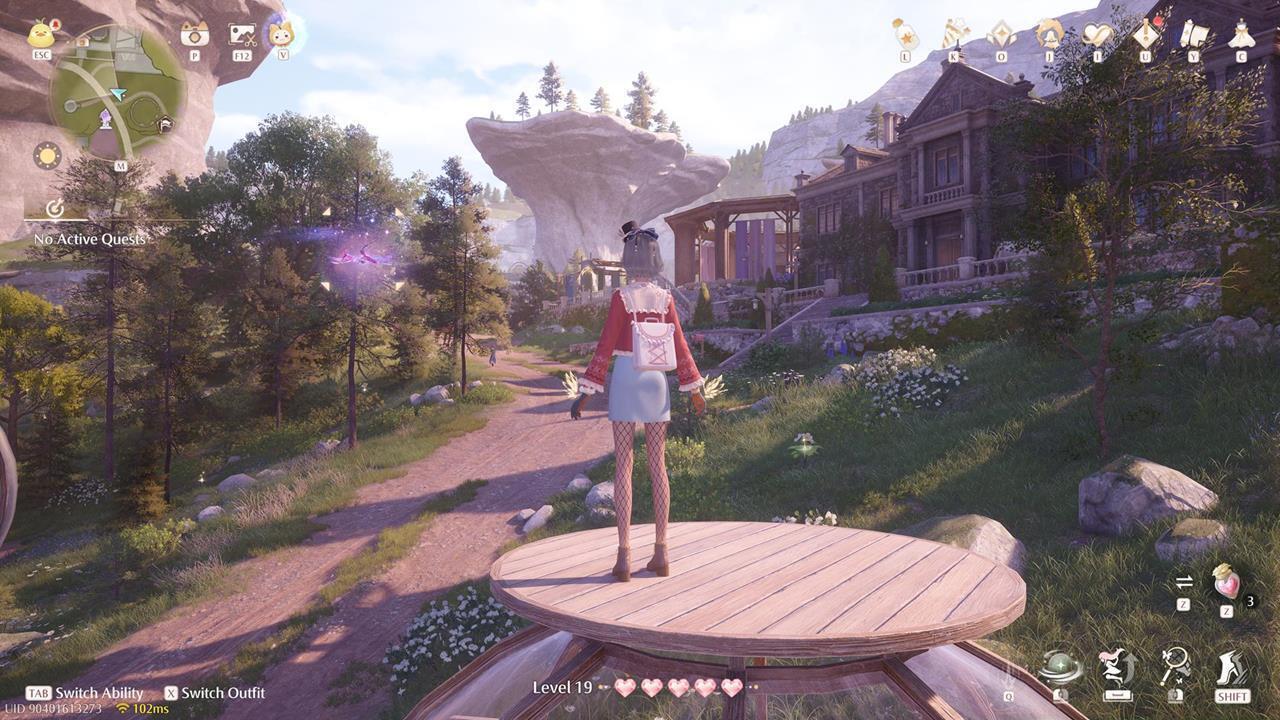Take a screenshot with the picture-scissors icon
Image resolution: width=1280 pixels, height=720 pixels.
[242, 35]
